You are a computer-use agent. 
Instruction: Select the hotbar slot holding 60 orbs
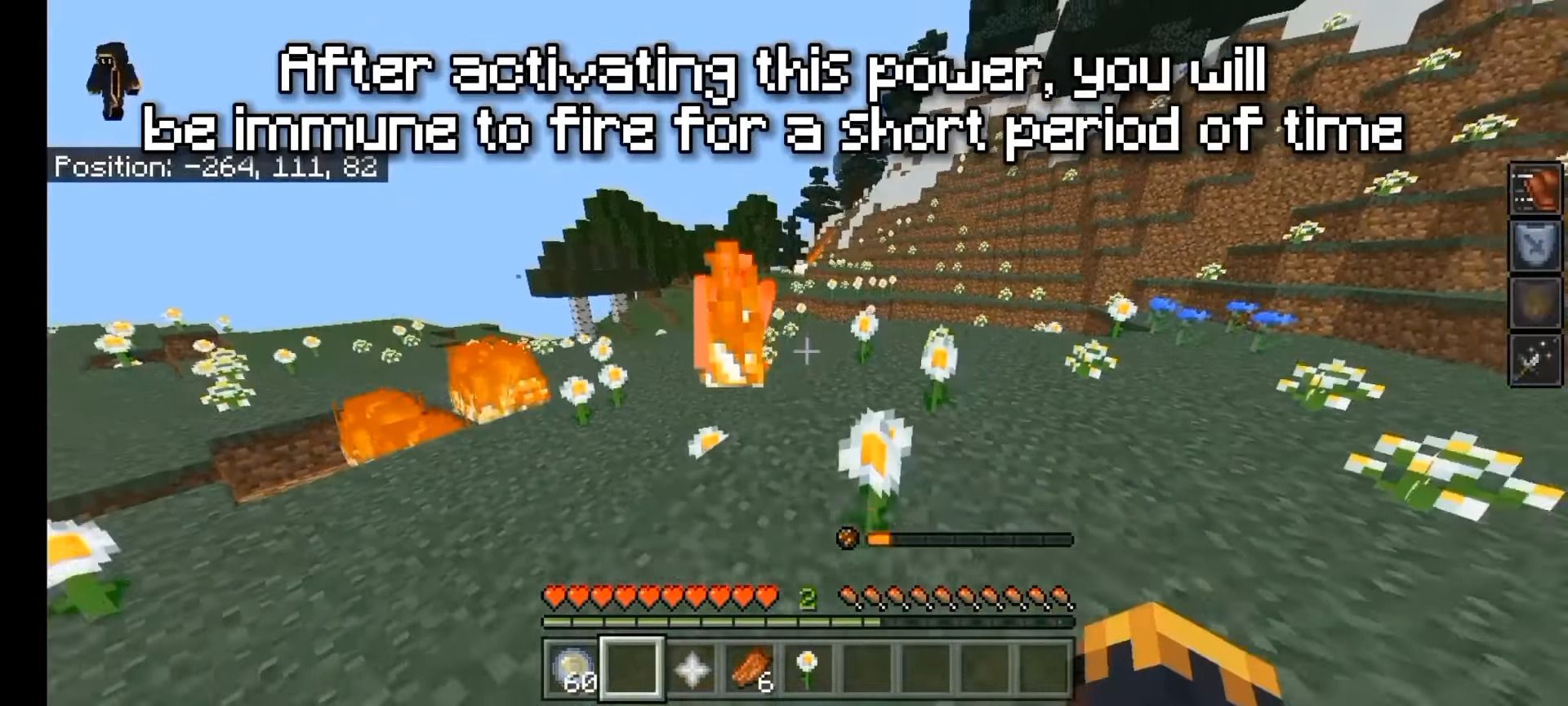(x=572, y=668)
